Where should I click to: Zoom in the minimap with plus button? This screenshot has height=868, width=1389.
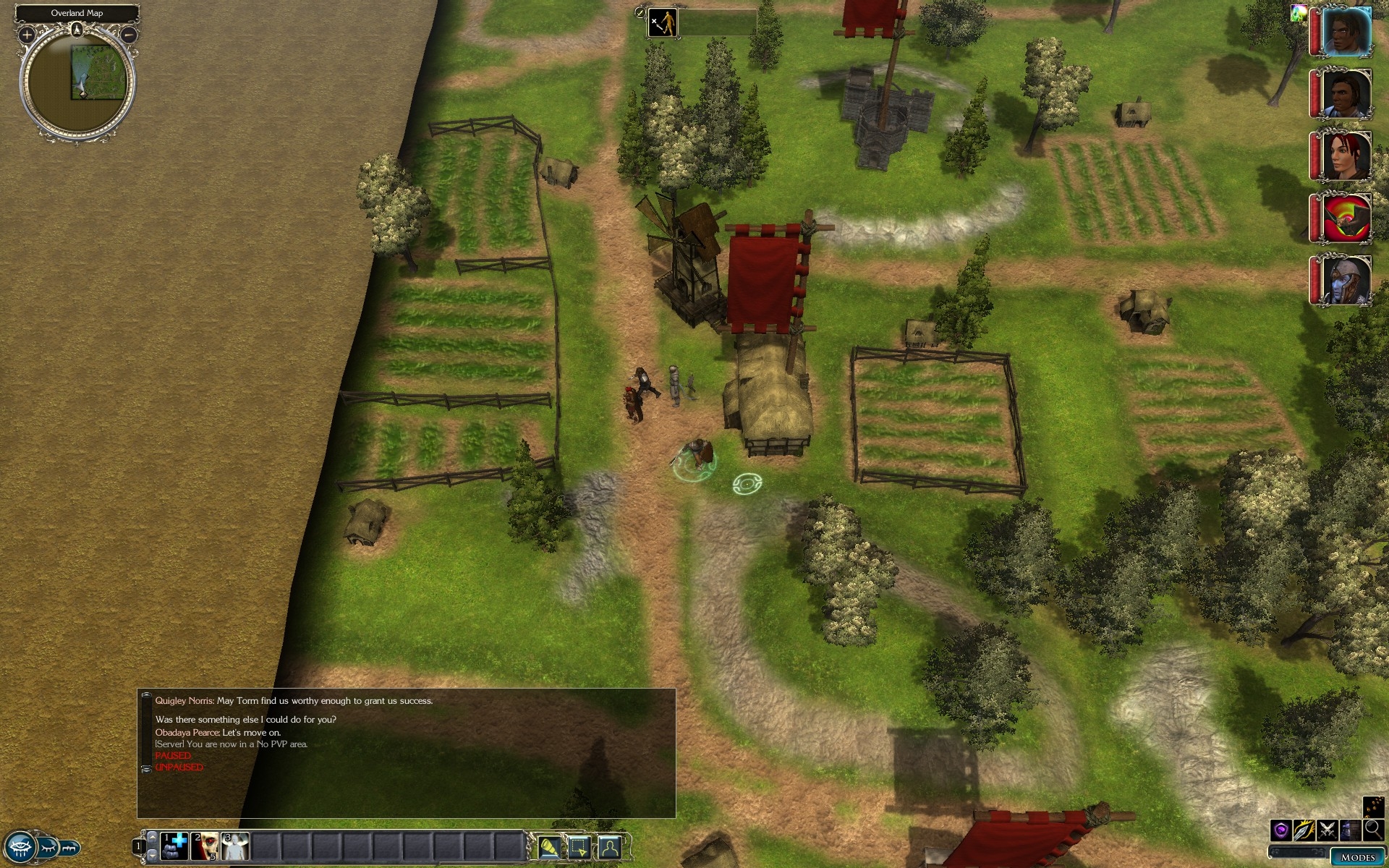(27, 34)
